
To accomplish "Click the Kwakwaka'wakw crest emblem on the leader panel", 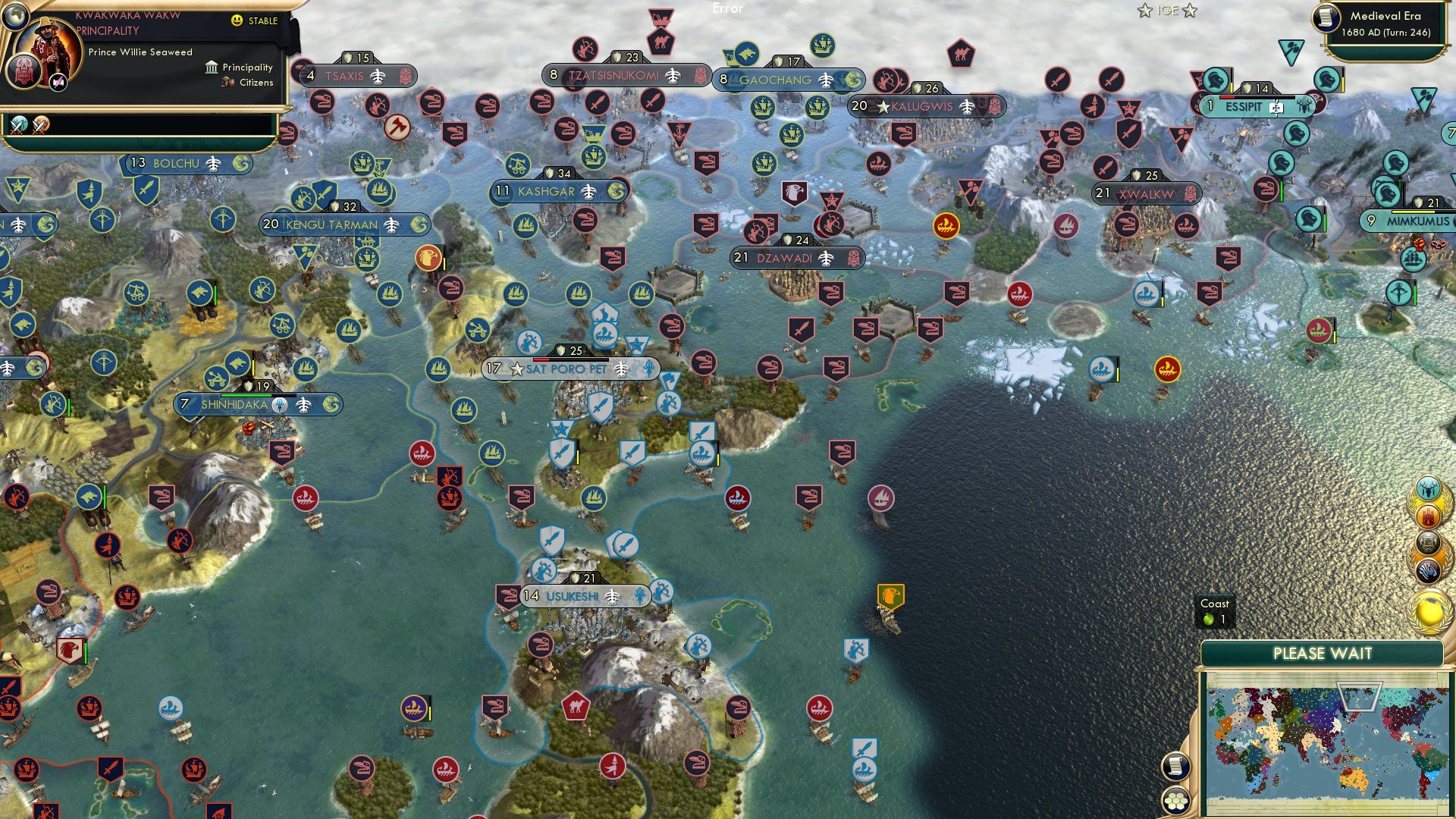I will coord(24,73).
